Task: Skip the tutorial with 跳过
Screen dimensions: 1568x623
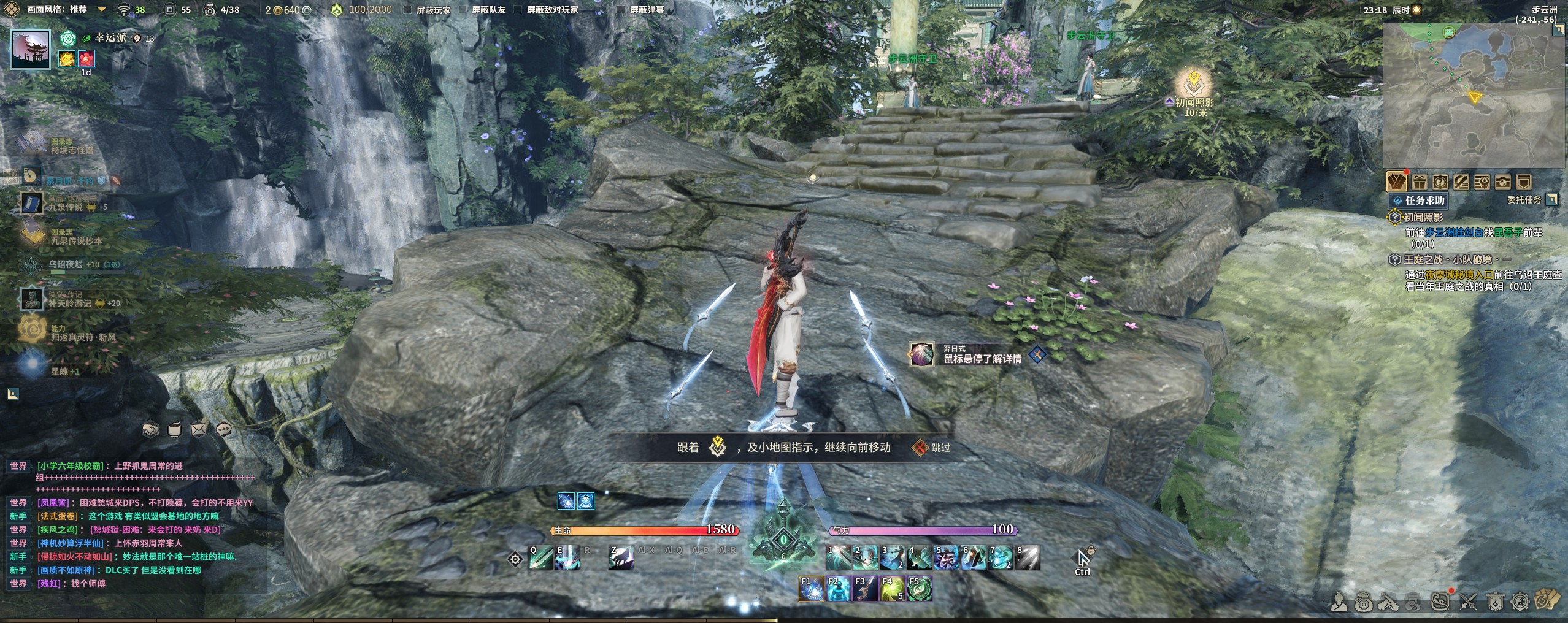Action: click(x=931, y=448)
